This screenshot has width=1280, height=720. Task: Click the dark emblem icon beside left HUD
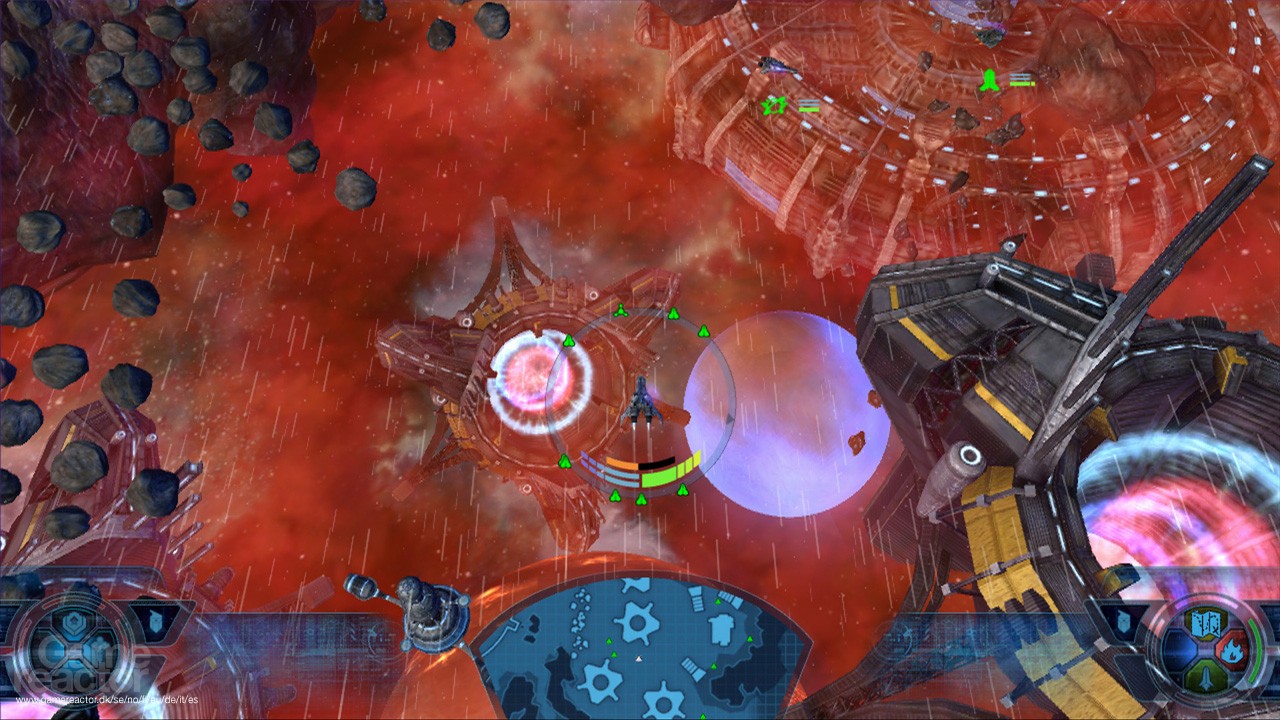click(154, 620)
